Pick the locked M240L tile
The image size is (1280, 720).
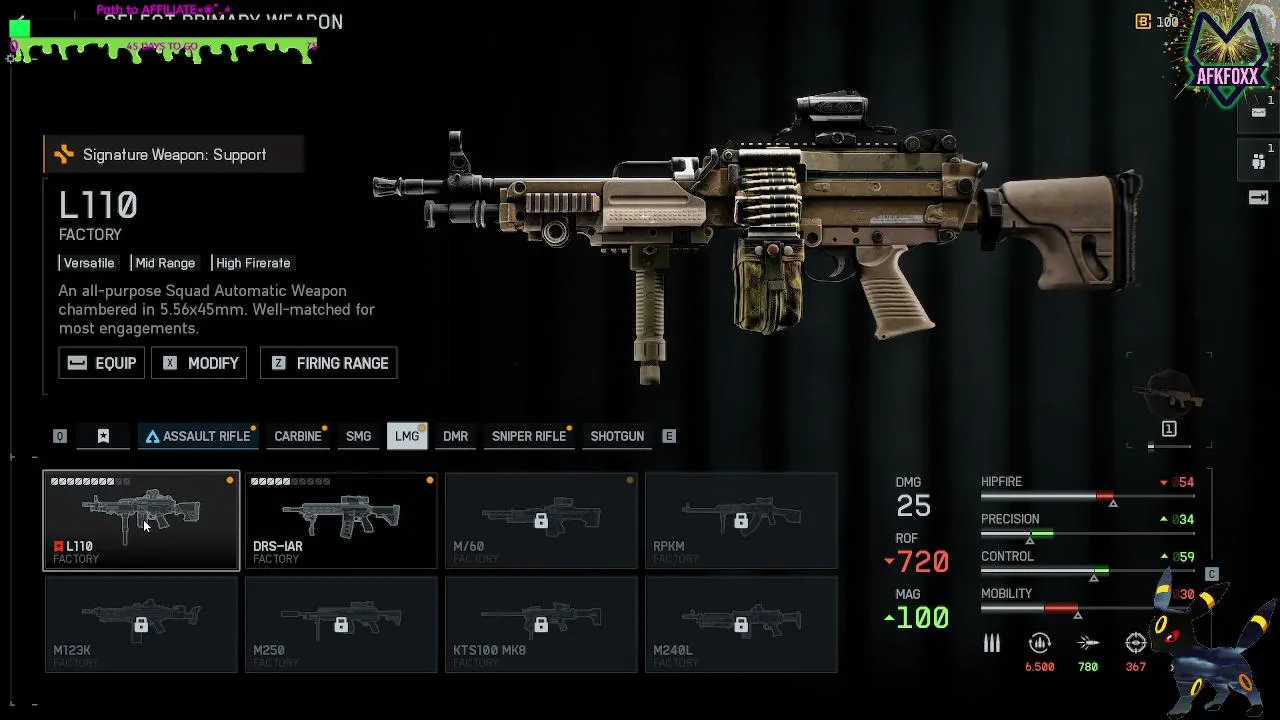(741, 625)
